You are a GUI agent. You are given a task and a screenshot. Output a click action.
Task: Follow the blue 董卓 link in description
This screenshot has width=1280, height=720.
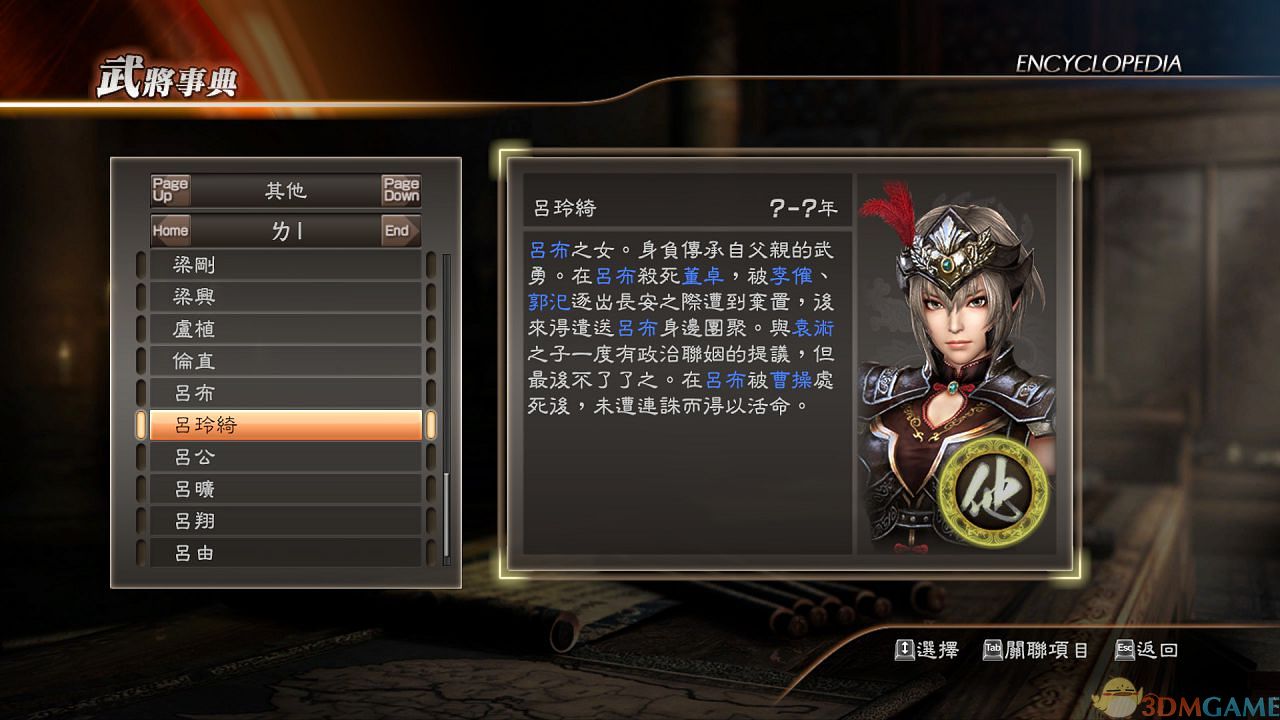tap(703, 275)
